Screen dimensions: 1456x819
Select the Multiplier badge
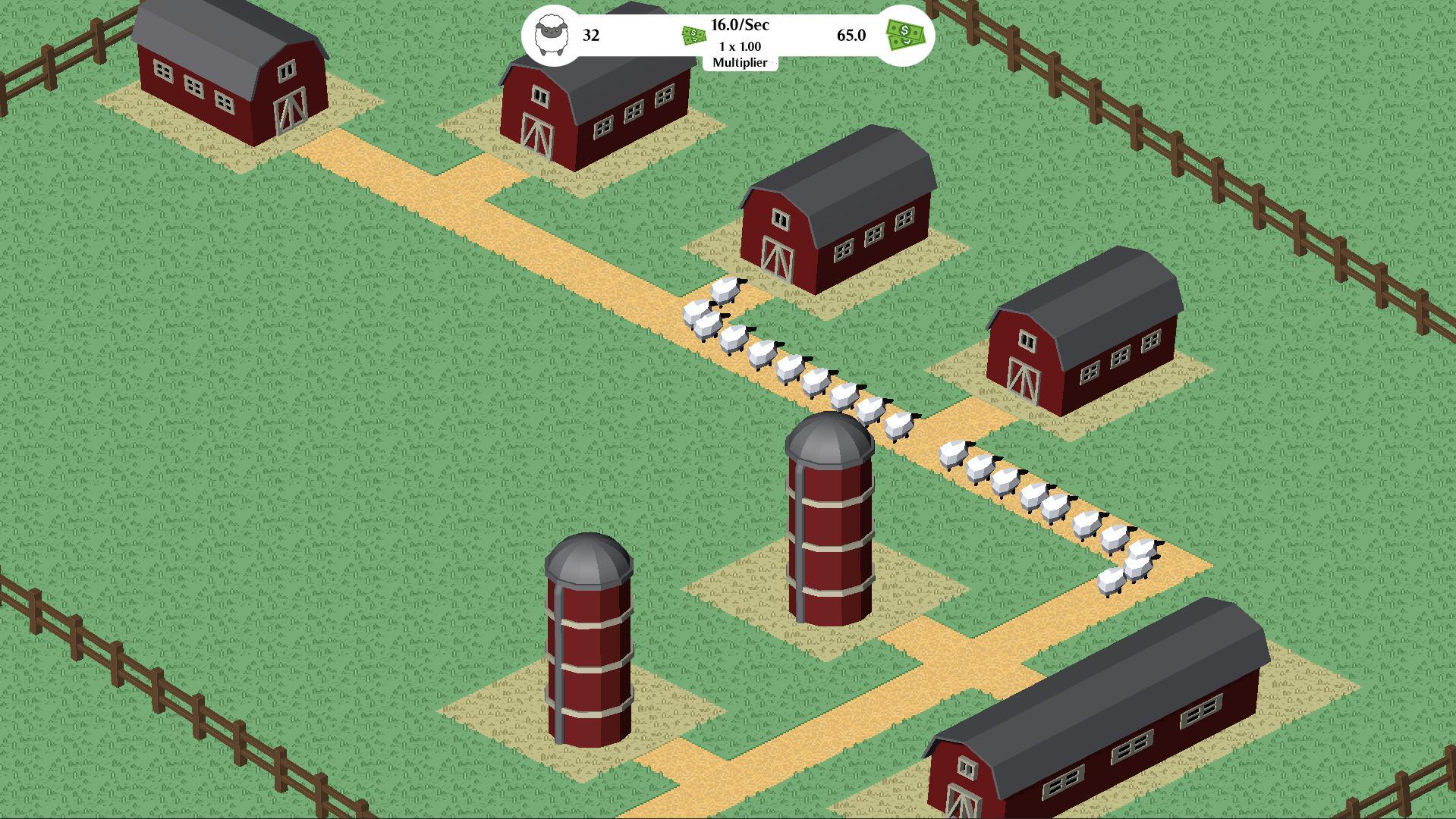[x=740, y=55]
